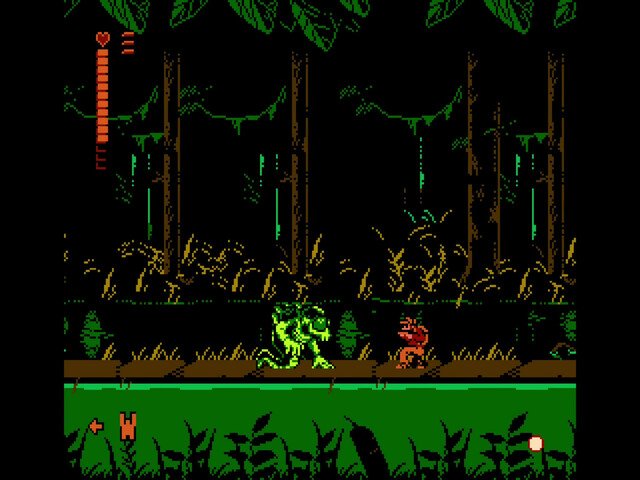Click the orange W weapon icon
640x480 pixels.
(x=127, y=426)
